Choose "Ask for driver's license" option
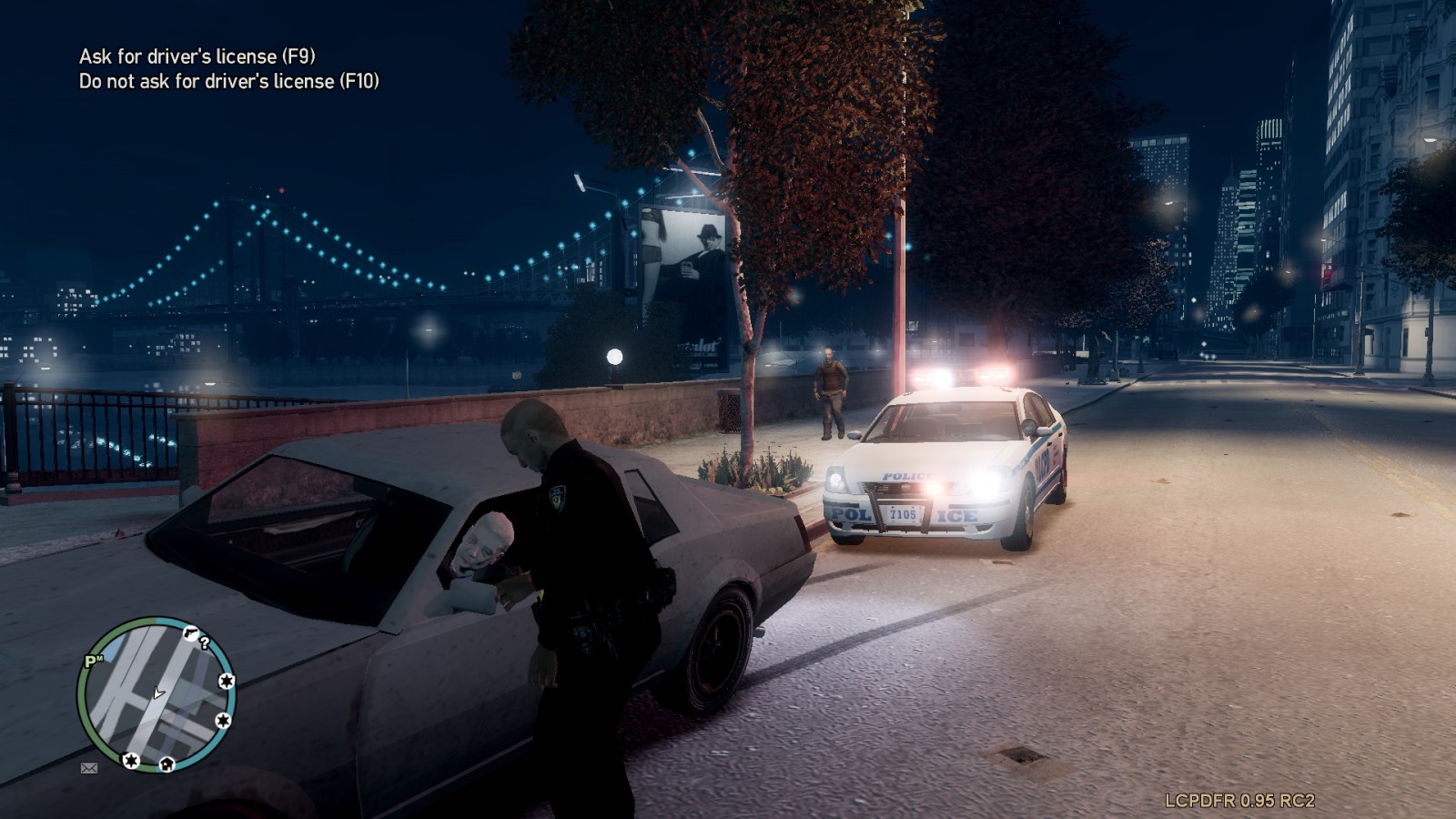The image size is (1456, 819). coord(197,56)
